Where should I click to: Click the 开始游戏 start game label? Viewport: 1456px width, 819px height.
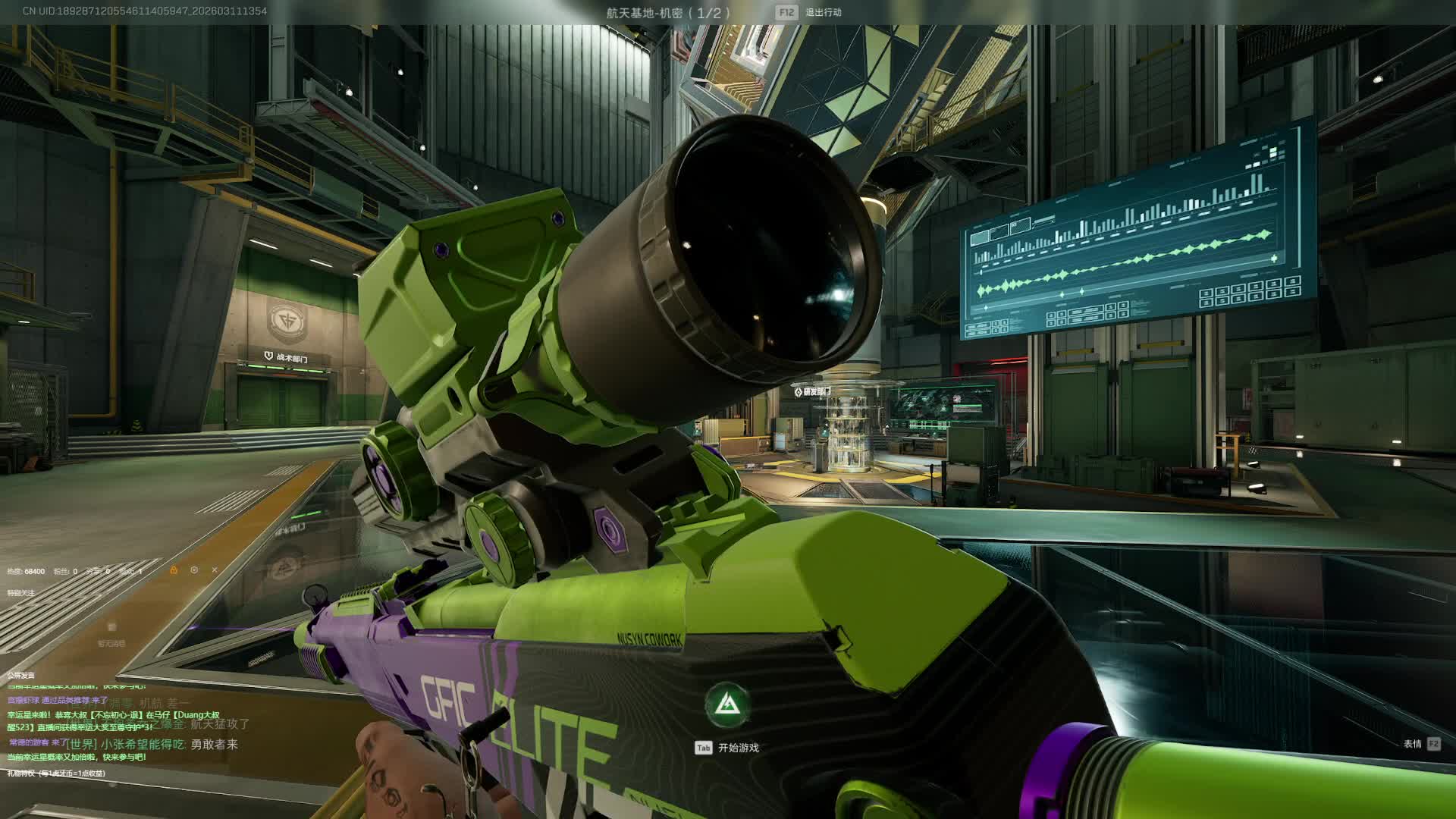[x=738, y=748]
